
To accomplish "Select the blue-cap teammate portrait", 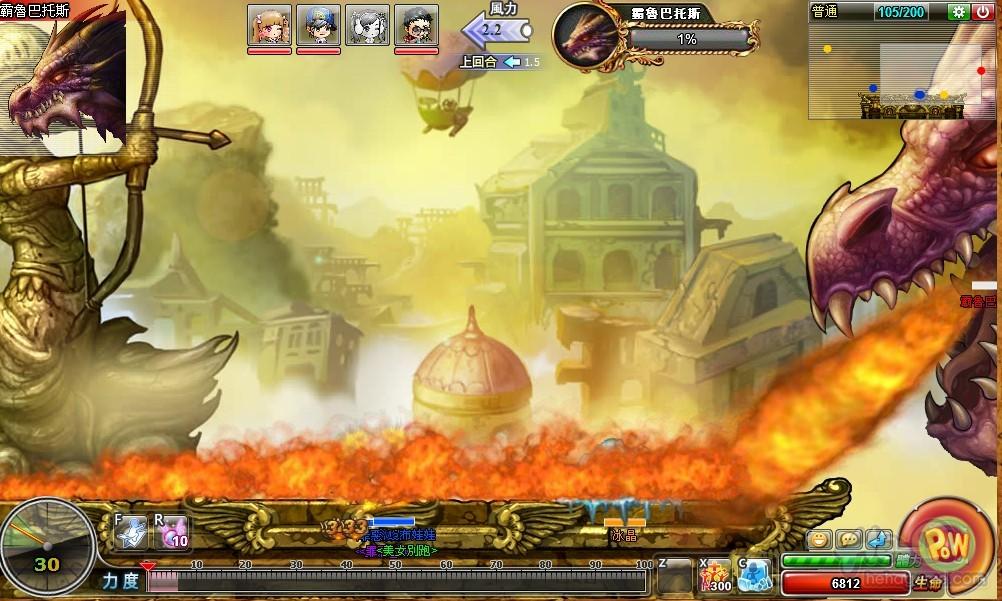I will pos(318,25).
